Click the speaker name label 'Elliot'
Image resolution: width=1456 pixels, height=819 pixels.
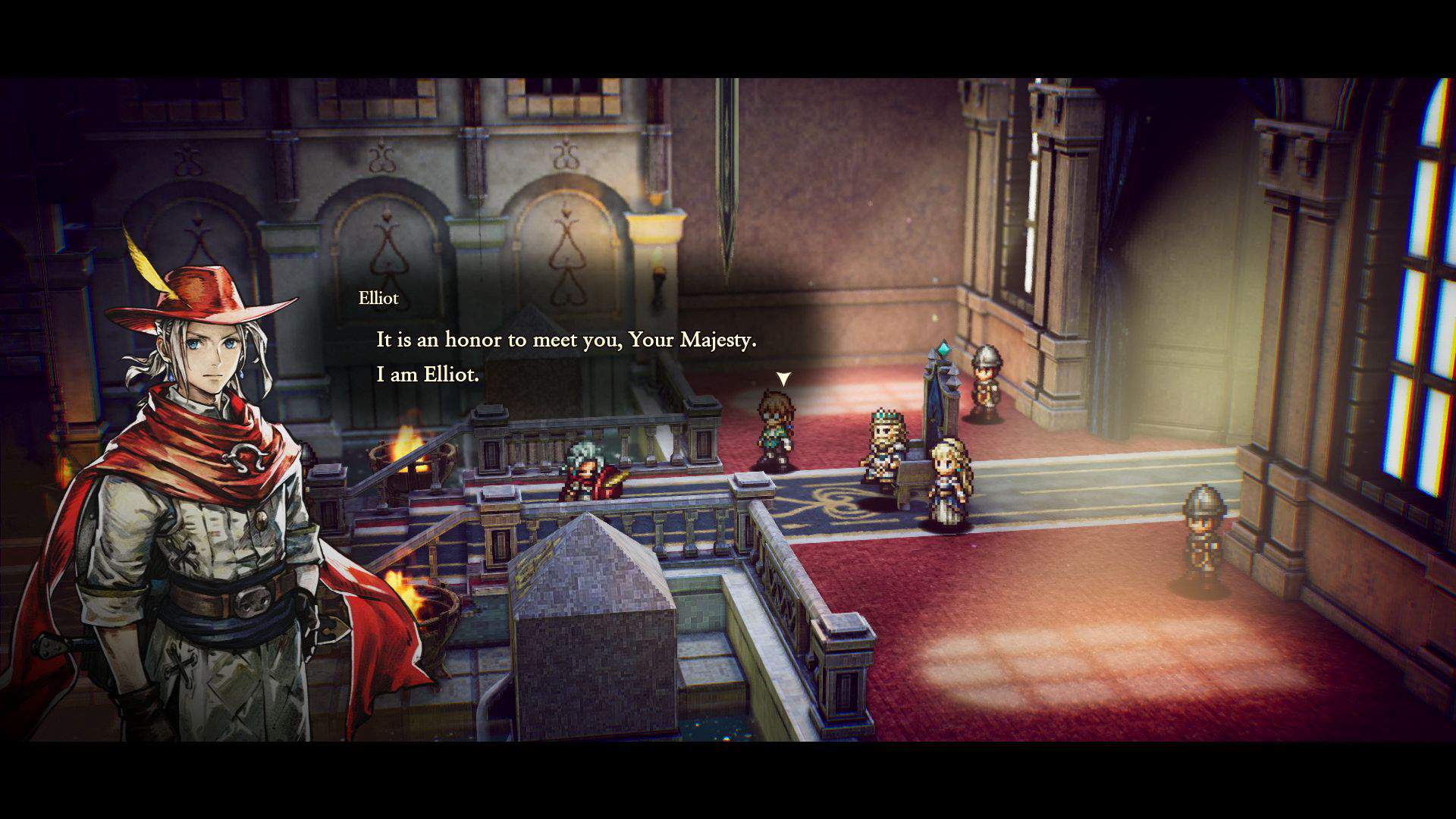(377, 298)
